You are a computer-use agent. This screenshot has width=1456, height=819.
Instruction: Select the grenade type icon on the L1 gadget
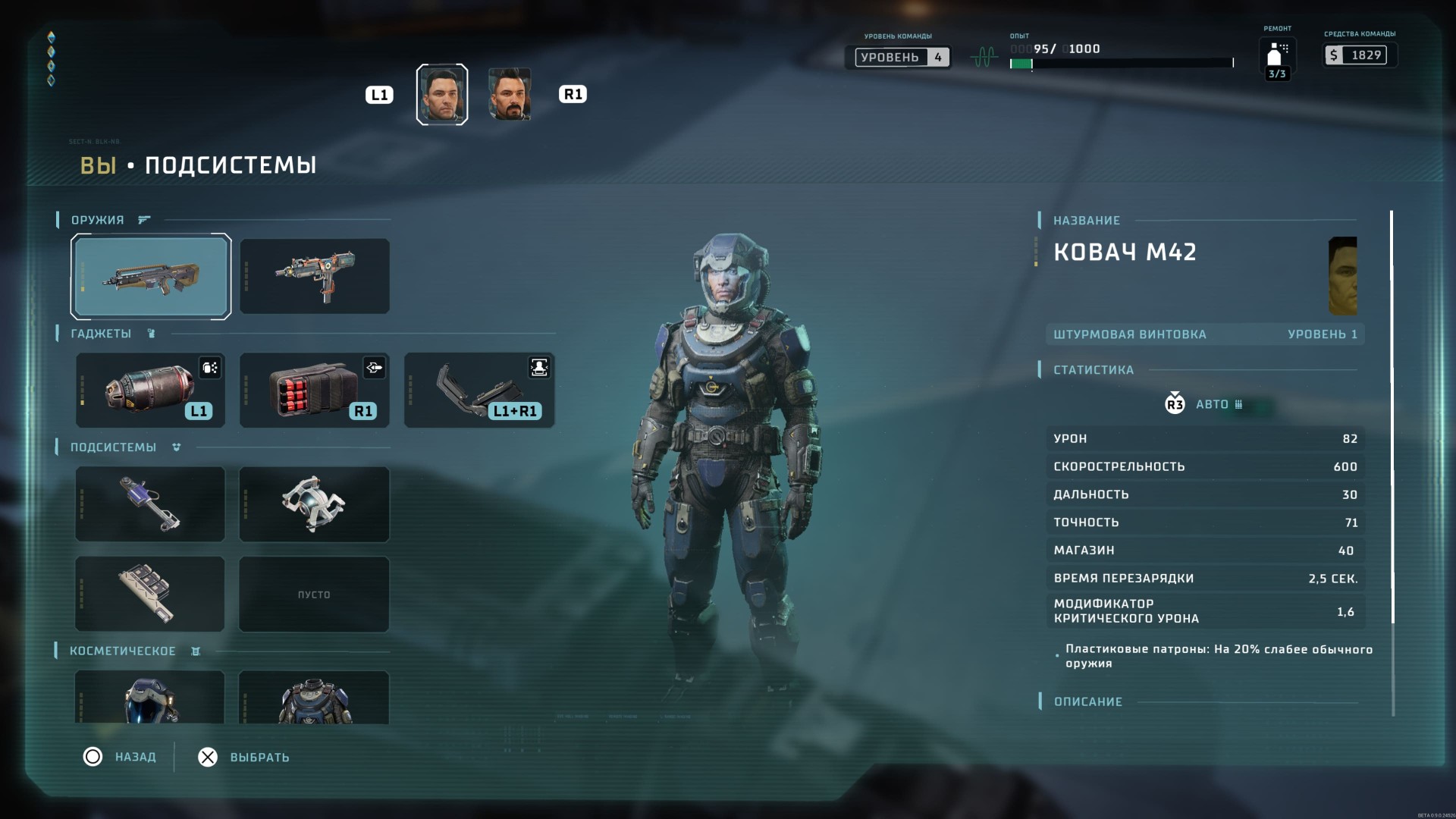point(211,368)
